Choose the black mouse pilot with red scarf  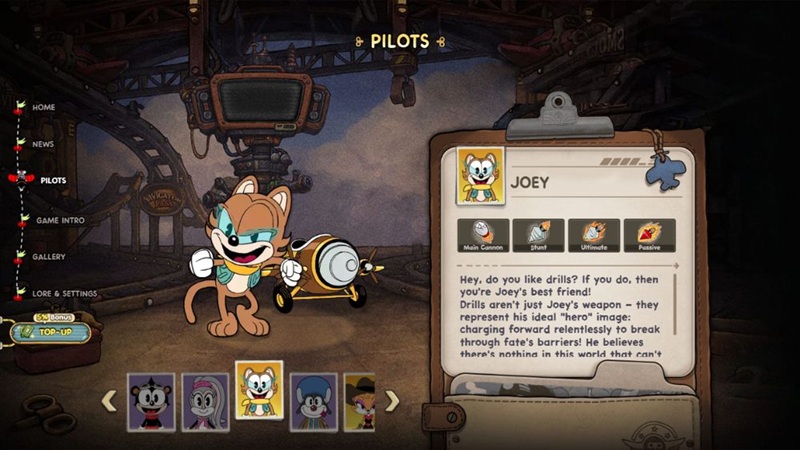[x=151, y=401]
